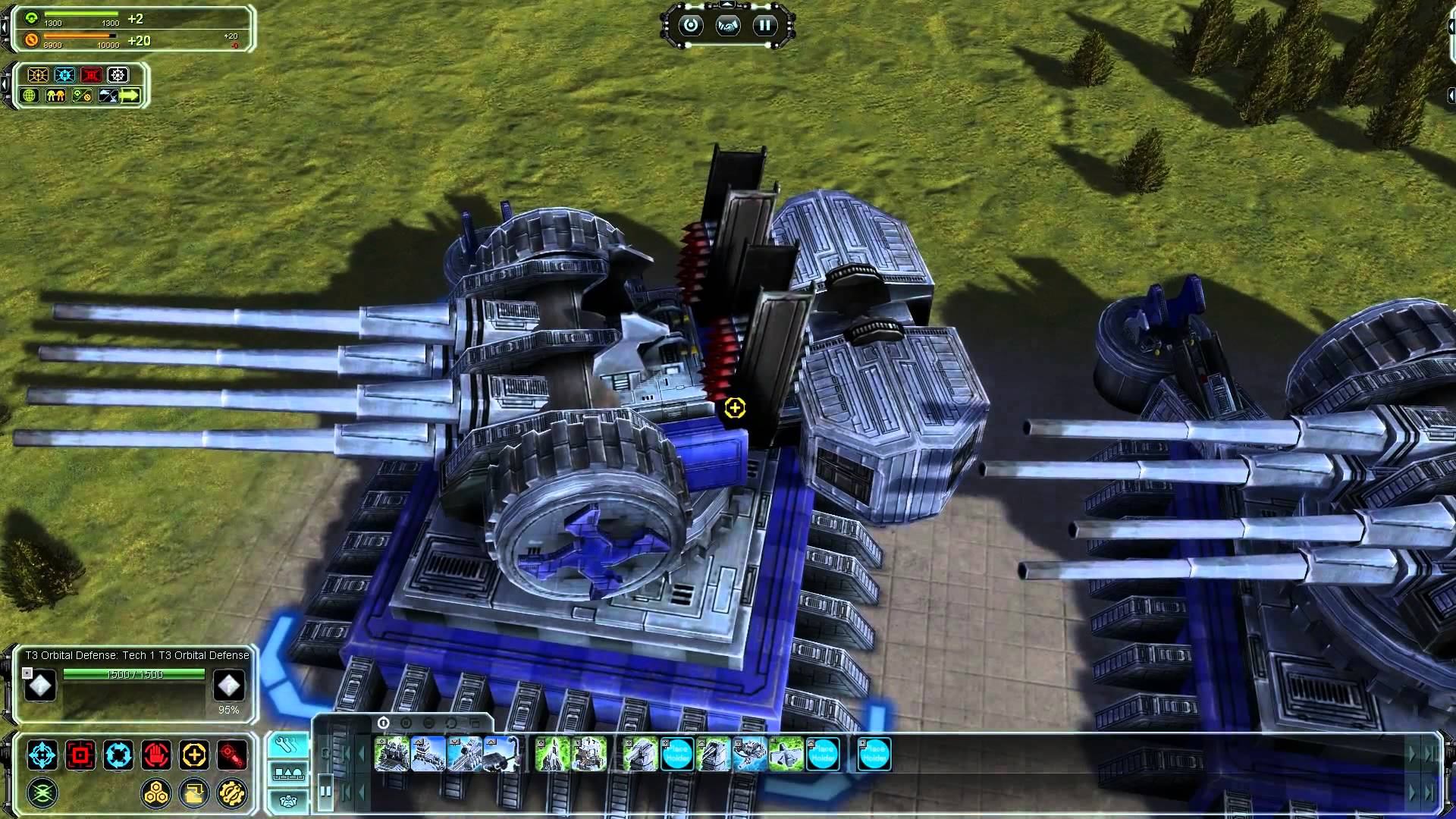Open the power button game menu
Viewport: 1456px width, 819px height.
click(690, 26)
